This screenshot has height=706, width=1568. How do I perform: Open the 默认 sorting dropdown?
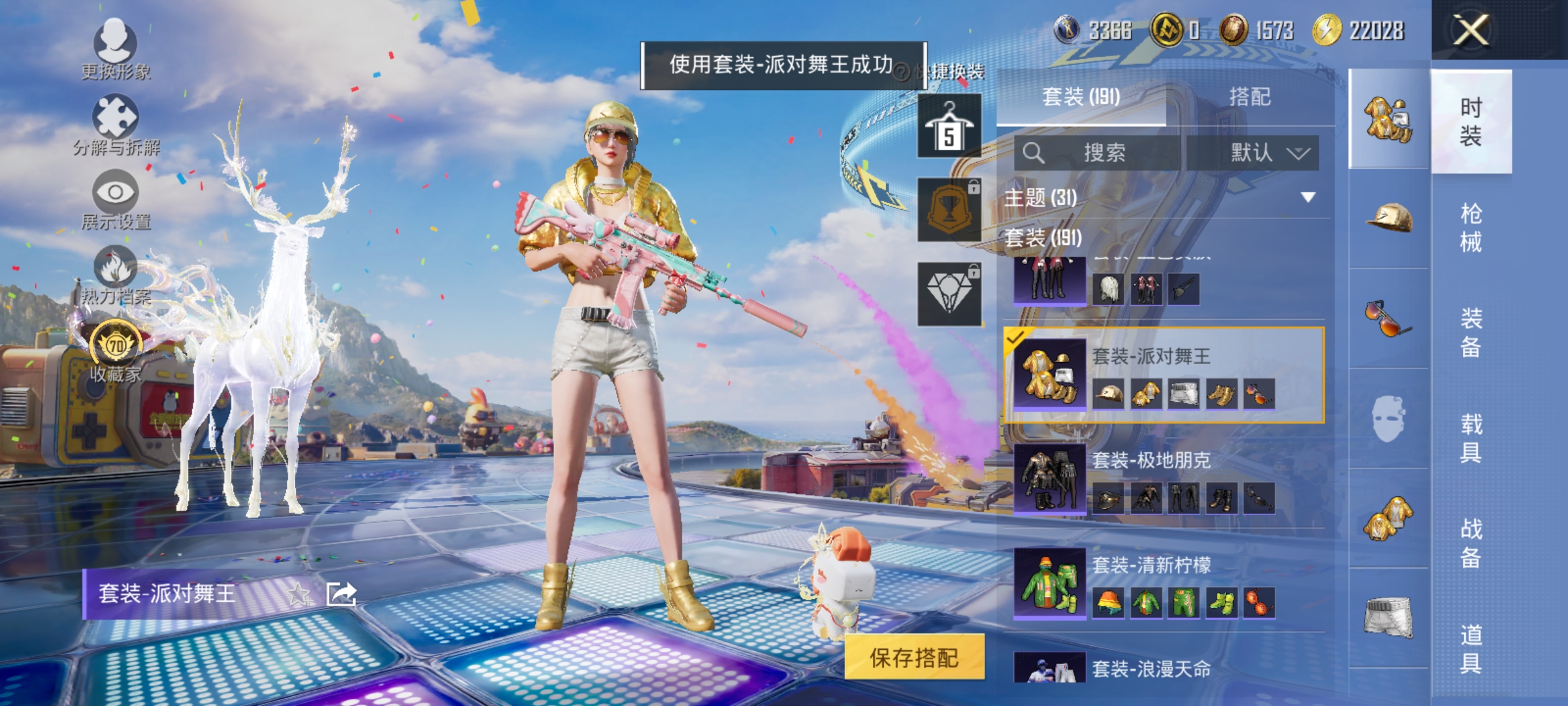pos(1261,153)
